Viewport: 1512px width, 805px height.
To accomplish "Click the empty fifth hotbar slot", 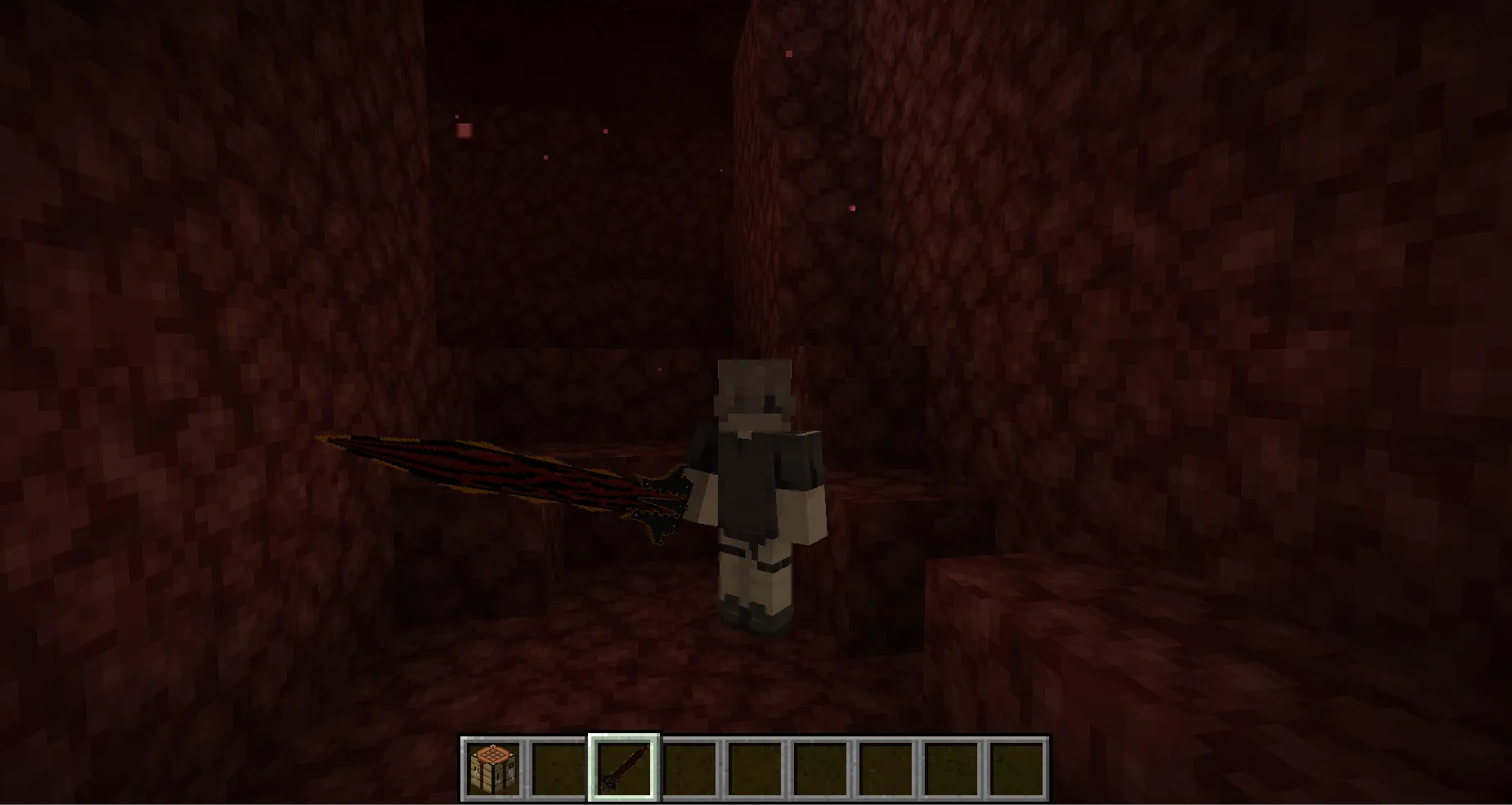I will pos(754,768).
